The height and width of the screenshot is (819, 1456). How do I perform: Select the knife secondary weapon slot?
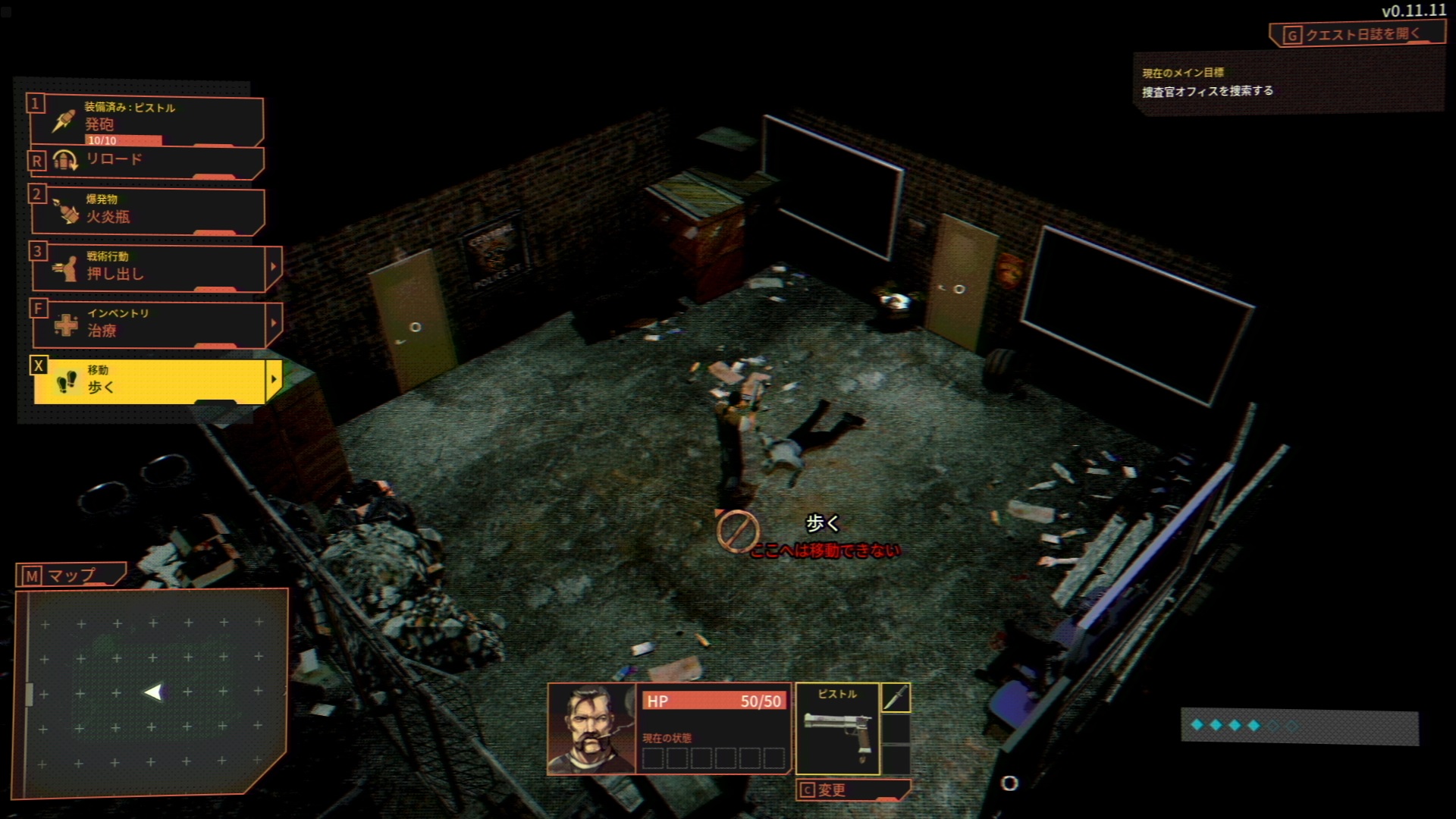click(896, 698)
